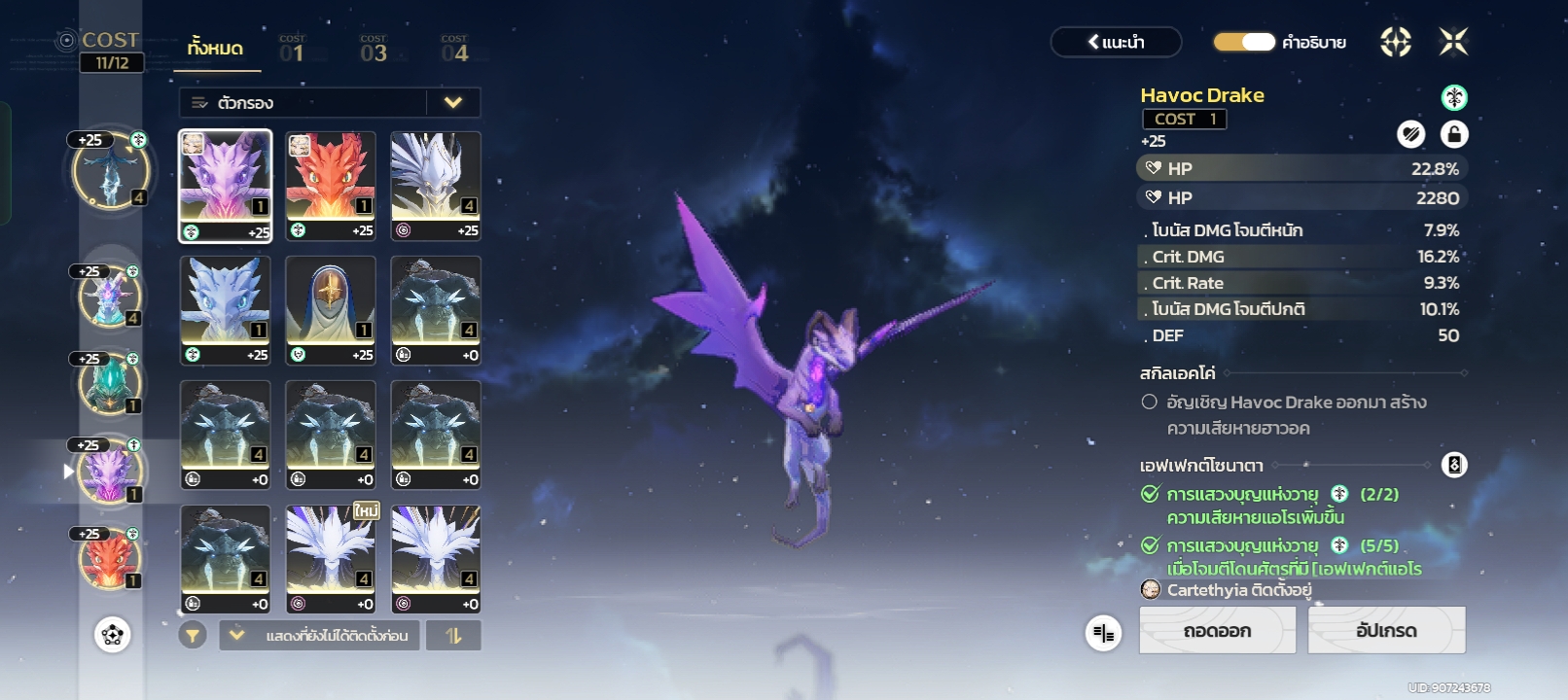Select the hooded figure echo card
This screenshot has width=1568, height=700.
coord(331,309)
